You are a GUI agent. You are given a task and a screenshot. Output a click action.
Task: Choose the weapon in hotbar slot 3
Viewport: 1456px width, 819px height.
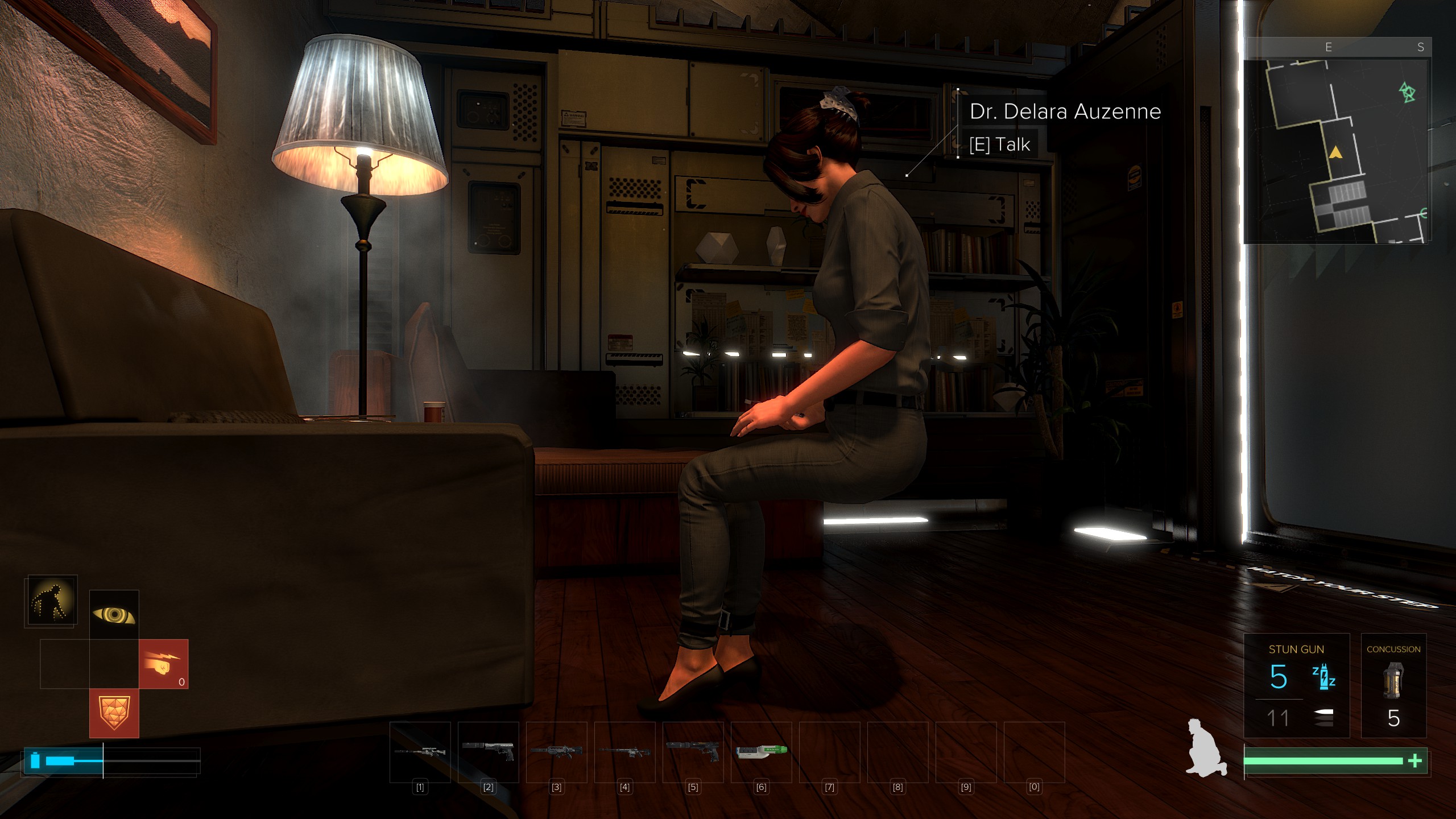pos(556,752)
